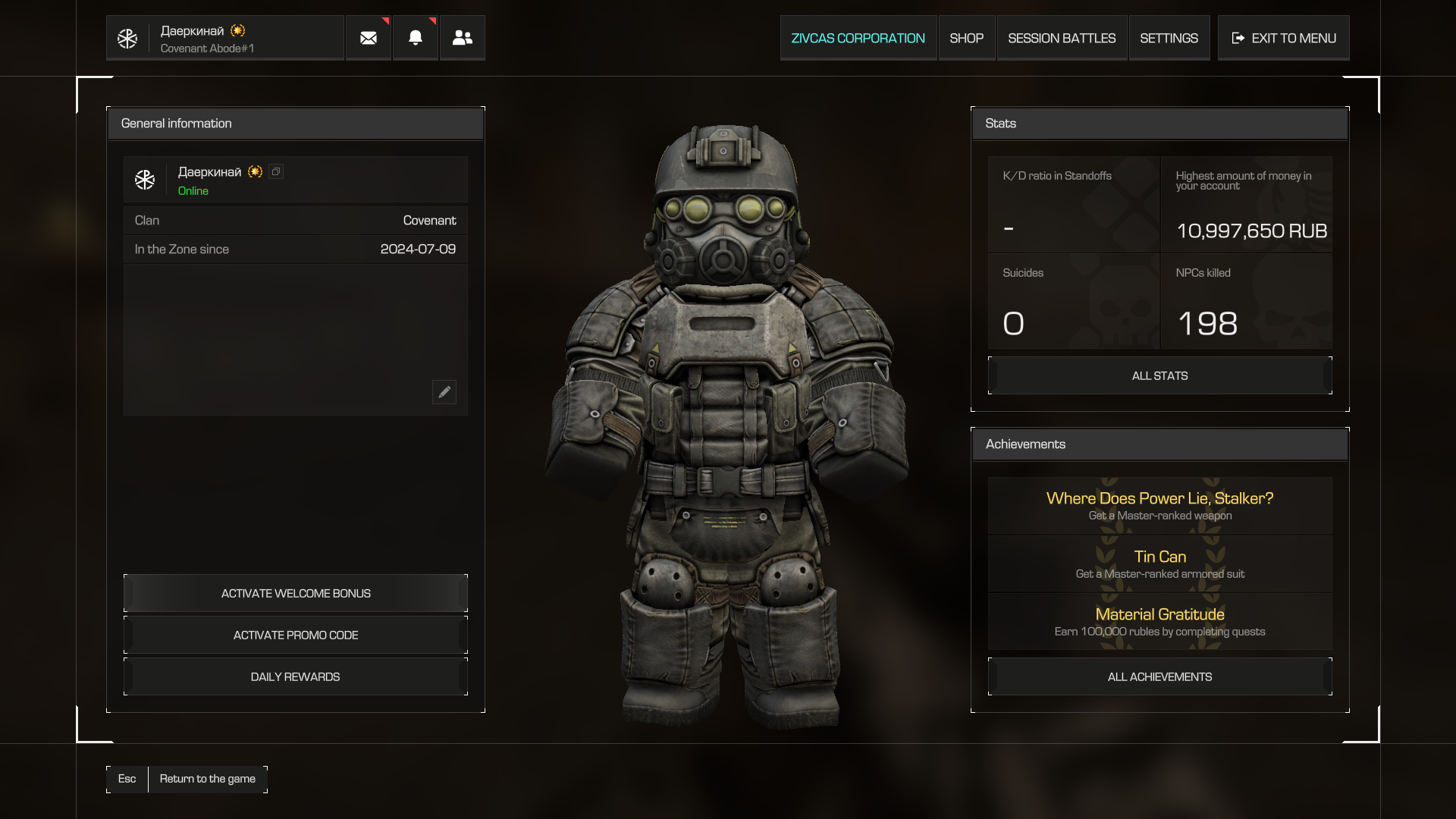The image size is (1456, 819).
Task: Click Return to the game
Action: tap(207, 779)
